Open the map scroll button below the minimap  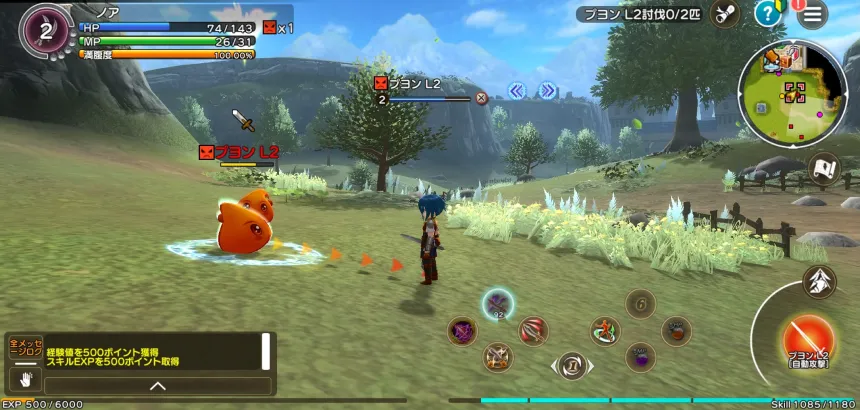tap(825, 169)
